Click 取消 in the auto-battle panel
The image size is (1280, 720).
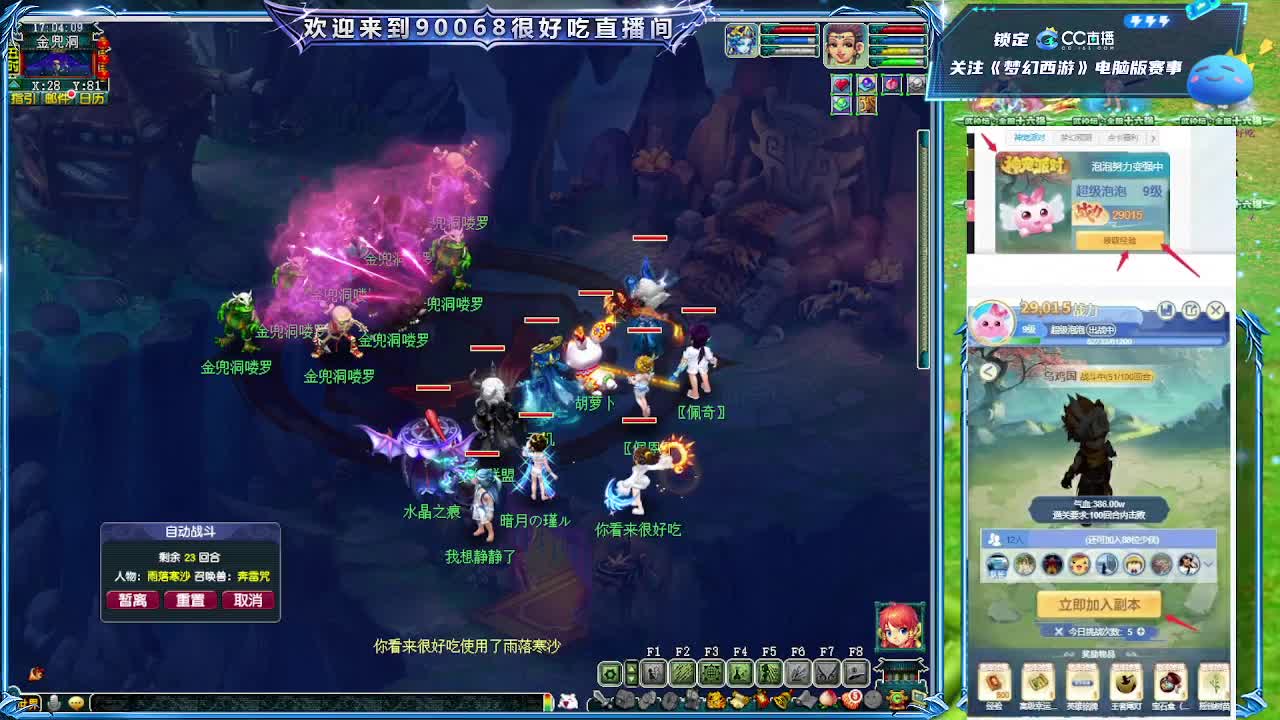coord(249,600)
